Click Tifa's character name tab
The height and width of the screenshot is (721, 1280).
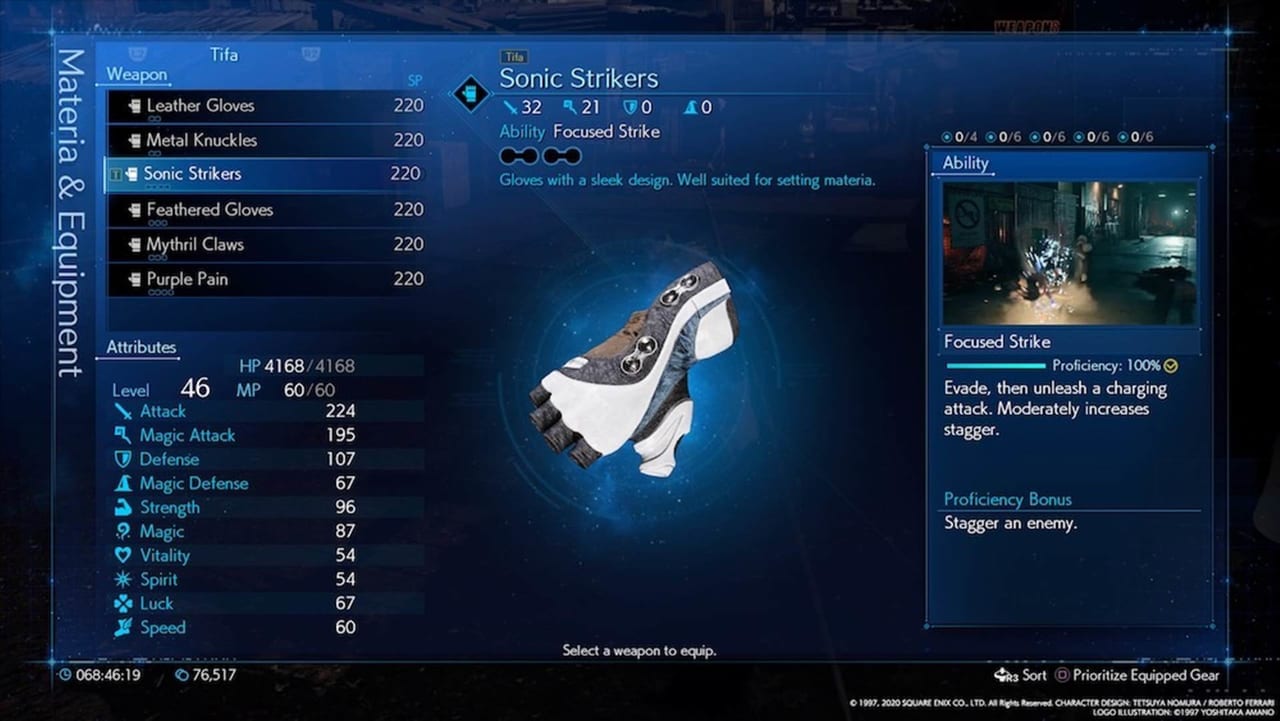click(x=224, y=54)
